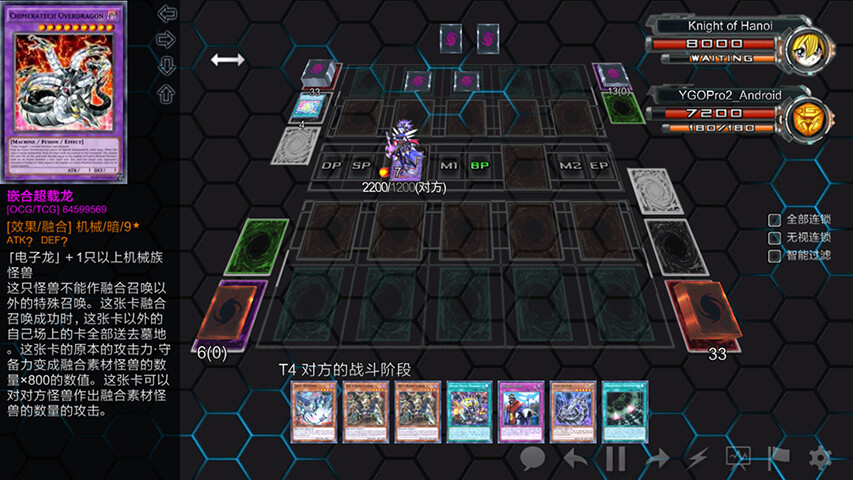The height and width of the screenshot is (480, 853).
Task: Open the settings gear
Action: point(820,458)
